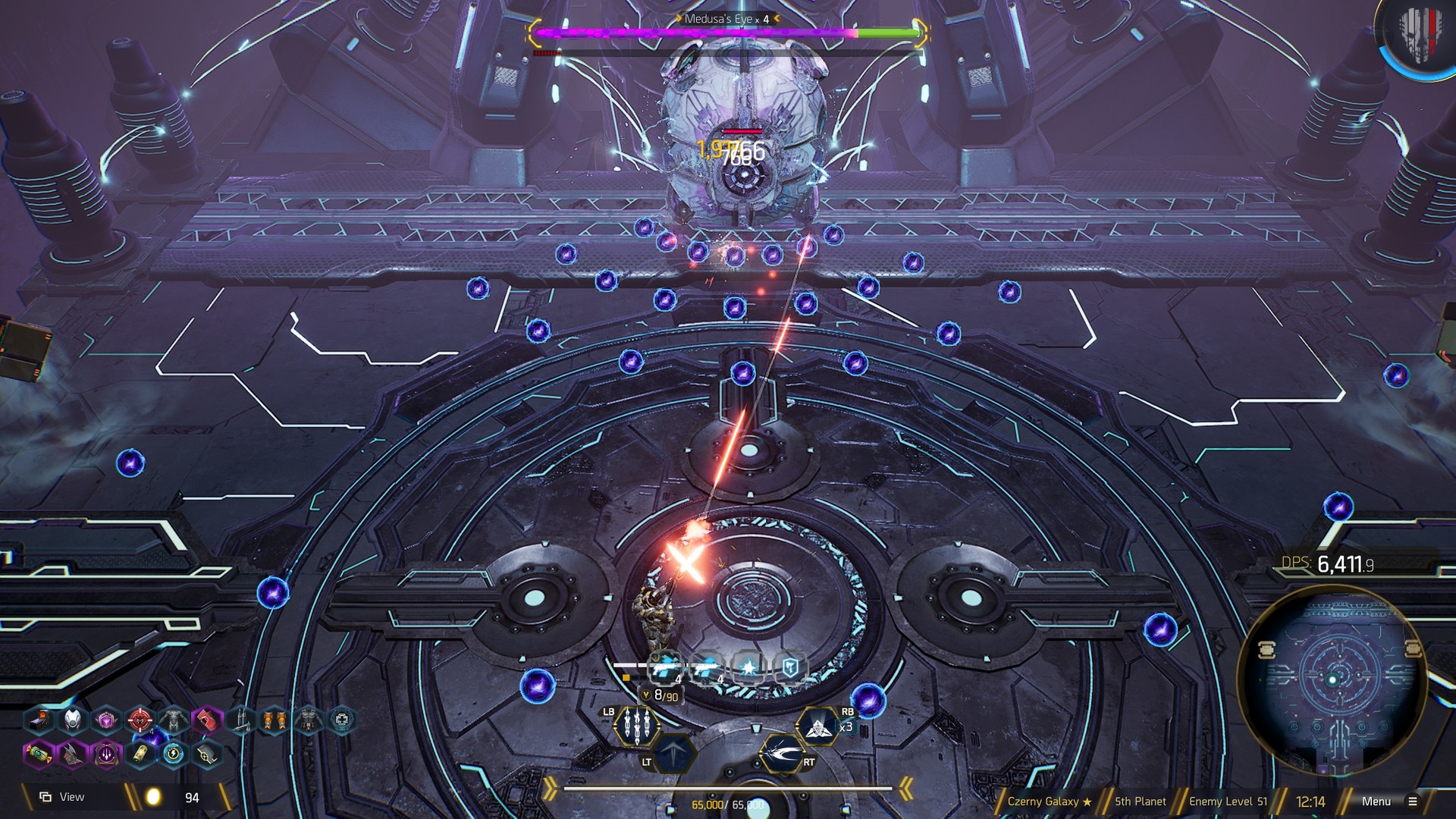Select the blue lightning energy consumable

(173, 755)
